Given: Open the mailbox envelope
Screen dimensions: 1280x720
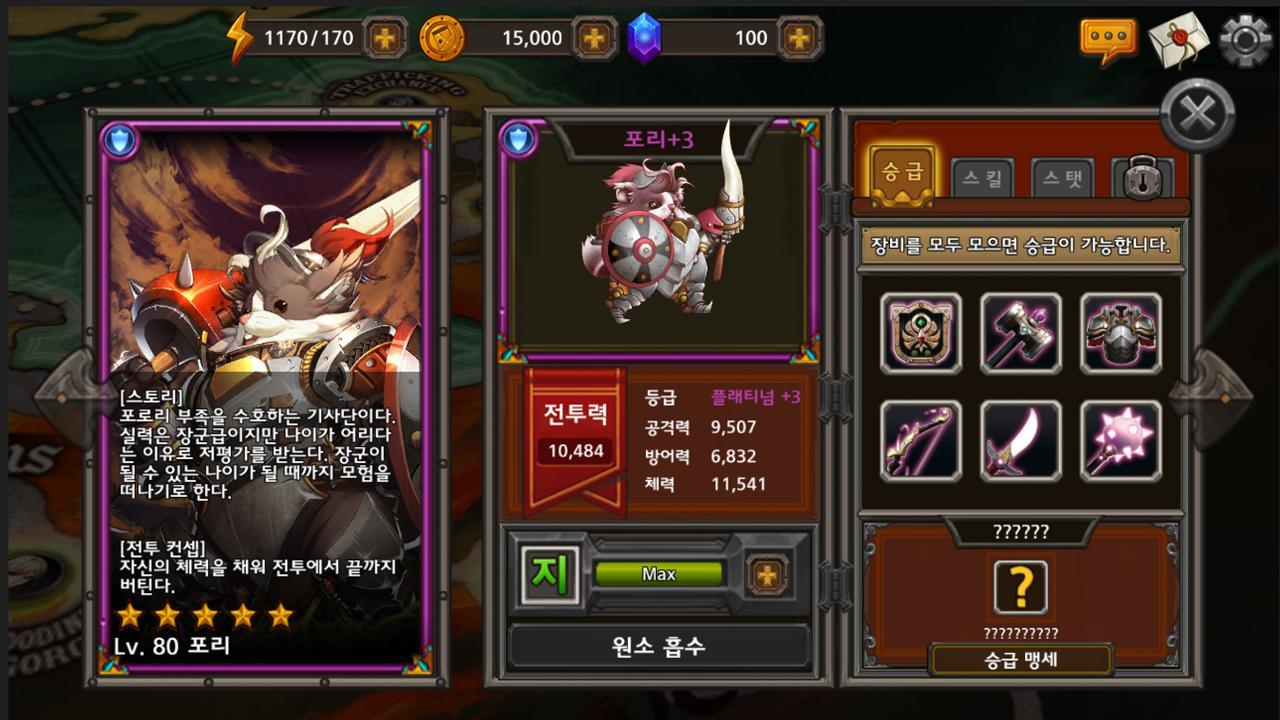Looking at the screenshot, I should (x=1178, y=40).
